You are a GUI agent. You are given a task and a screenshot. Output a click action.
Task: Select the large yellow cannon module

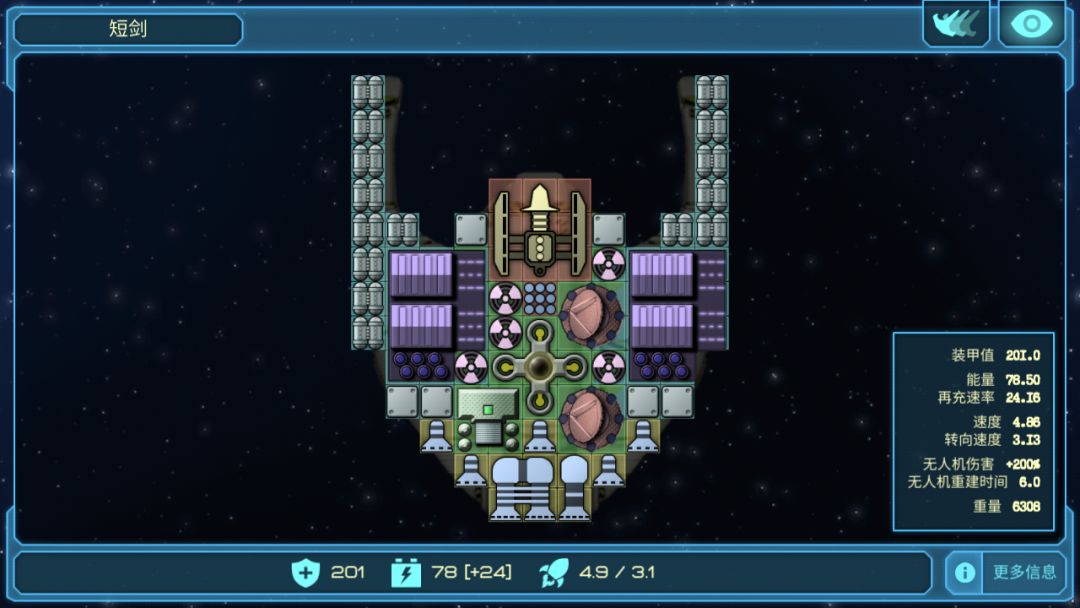coord(539,229)
